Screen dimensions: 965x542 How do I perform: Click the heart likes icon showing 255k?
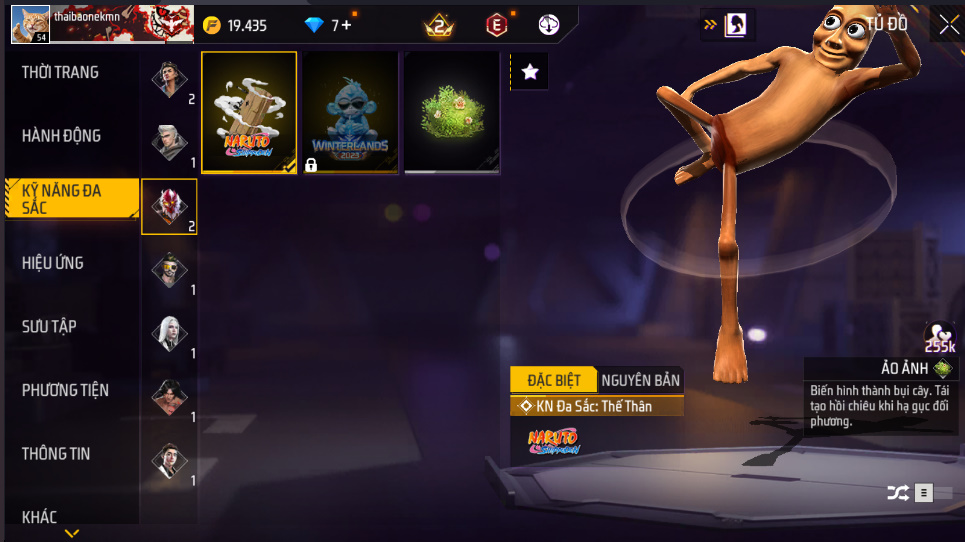(x=939, y=337)
